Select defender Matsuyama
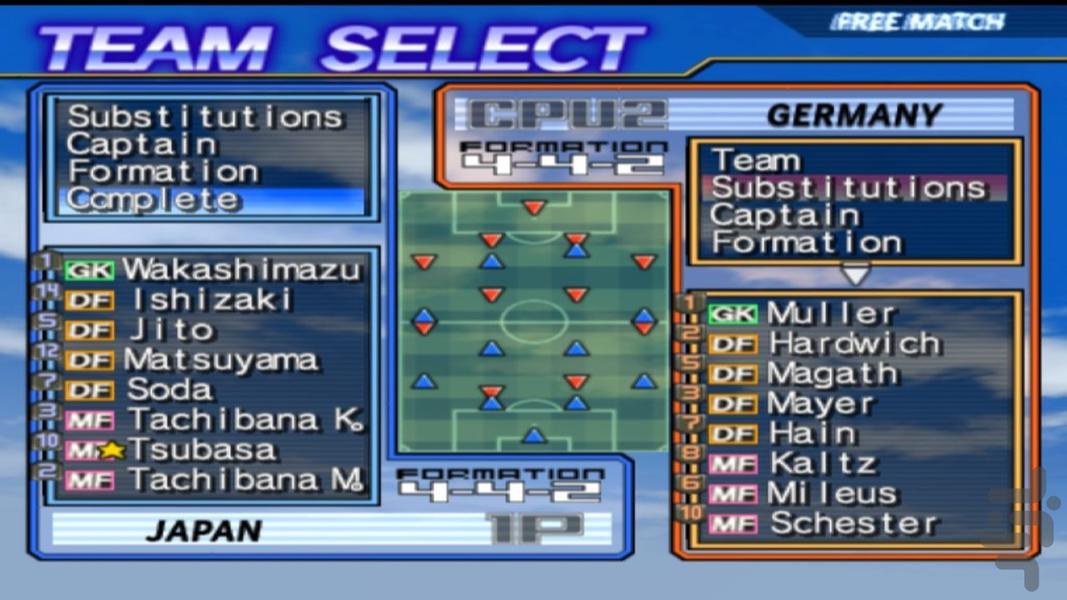This screenshot has height=600, width=1067. tap(221, 359)
